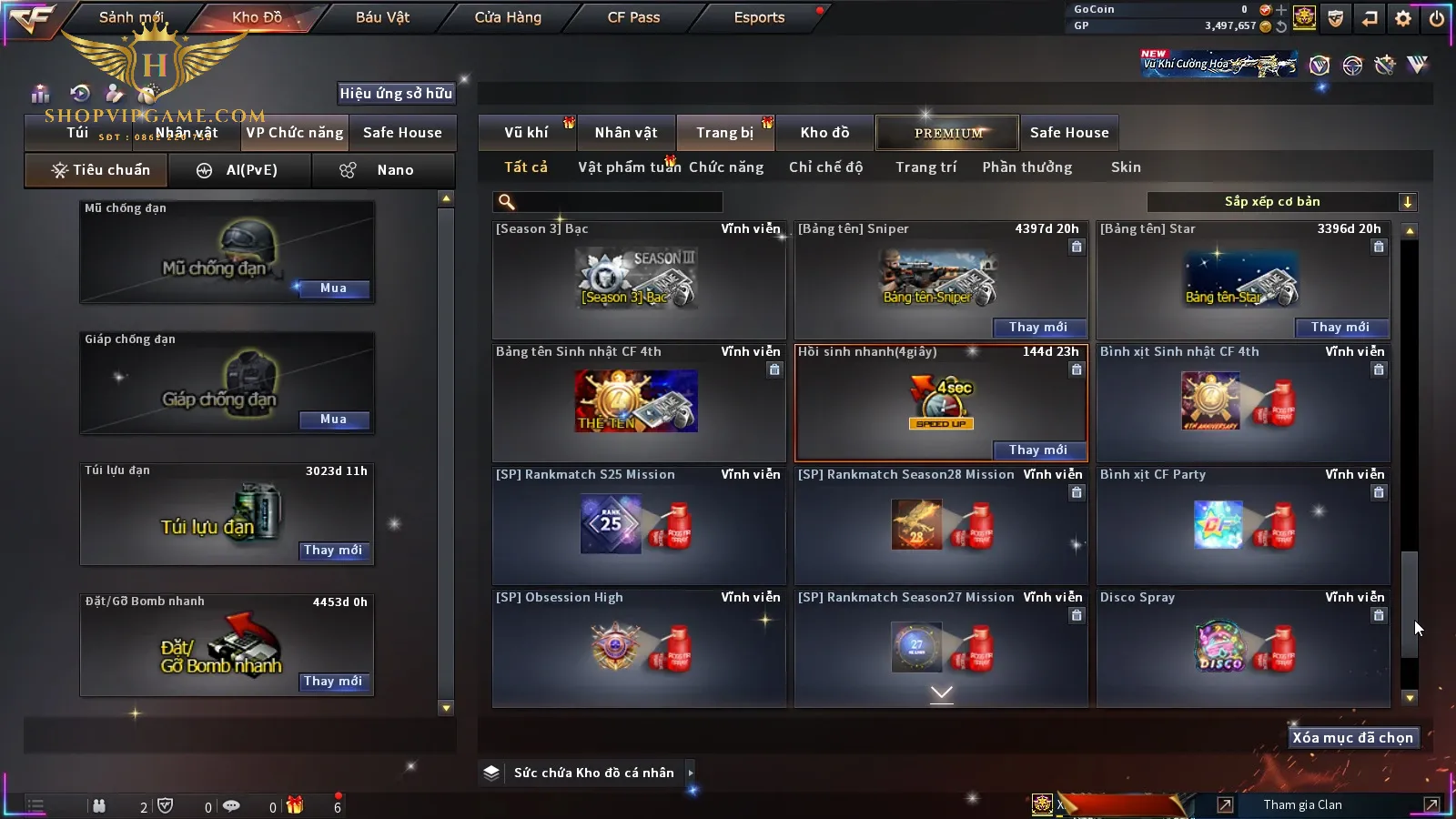Switch to the Báu Vật tab
The width and height of the screenshot is (1456, 819).
[x=382, y=17]
